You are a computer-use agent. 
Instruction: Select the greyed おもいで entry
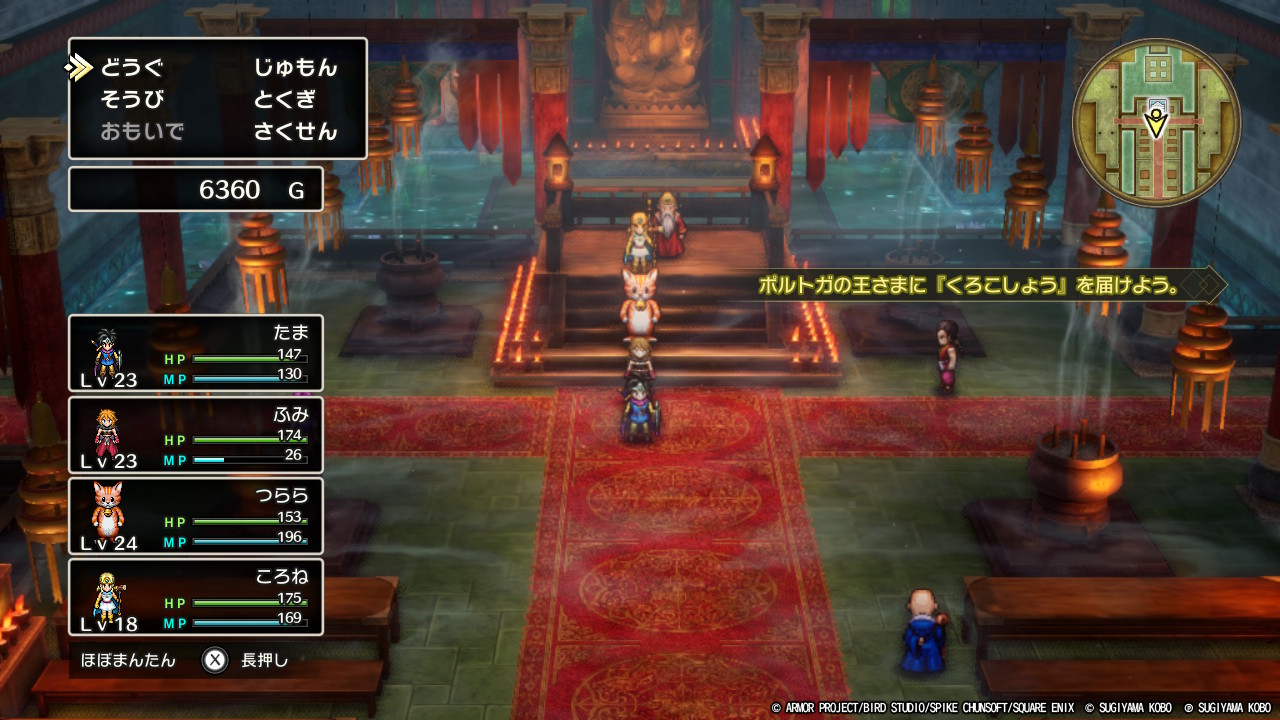click(x=142, y=132)
